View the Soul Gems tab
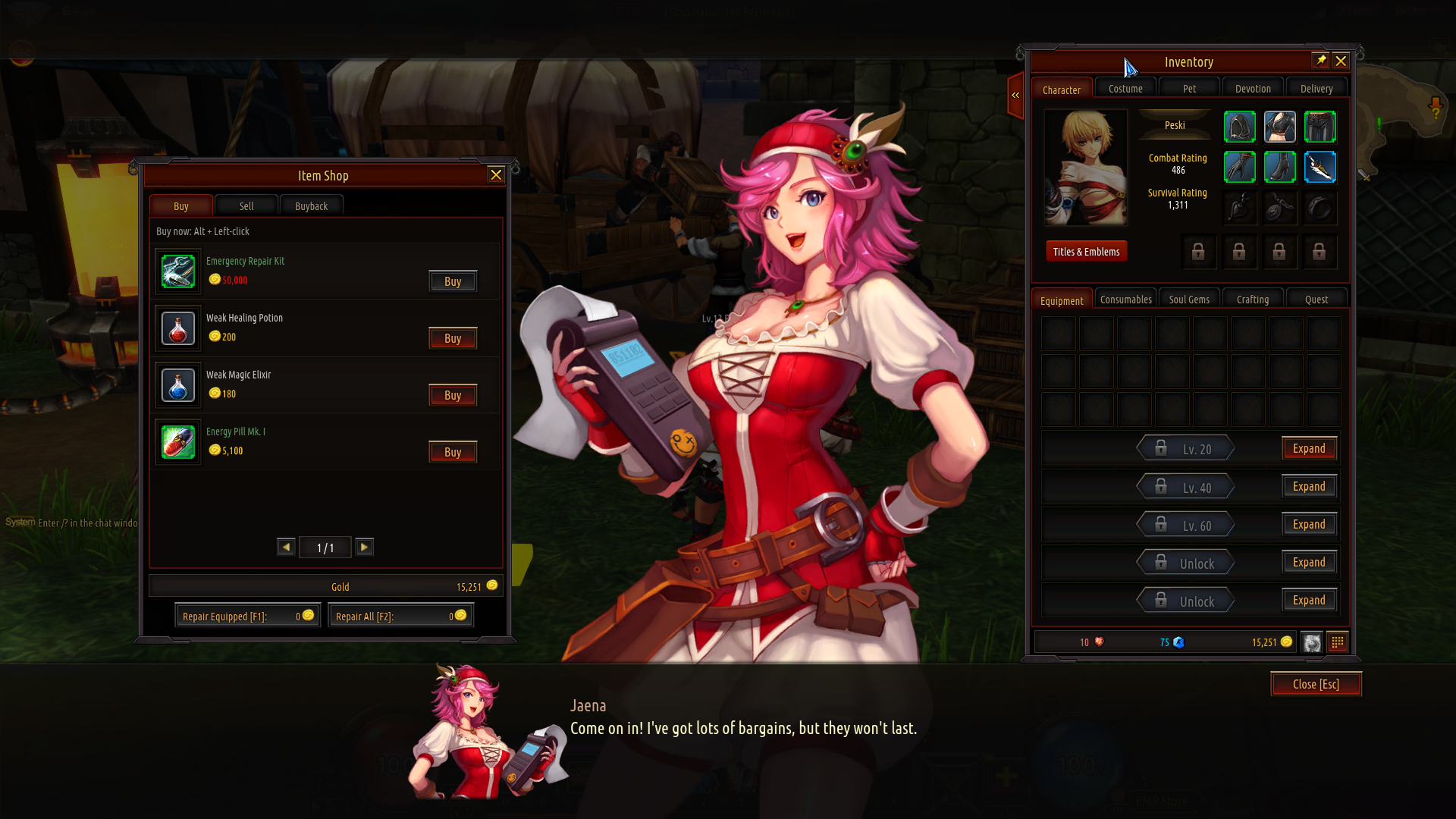This screenshot has height=819, width=1456. 1189,300
